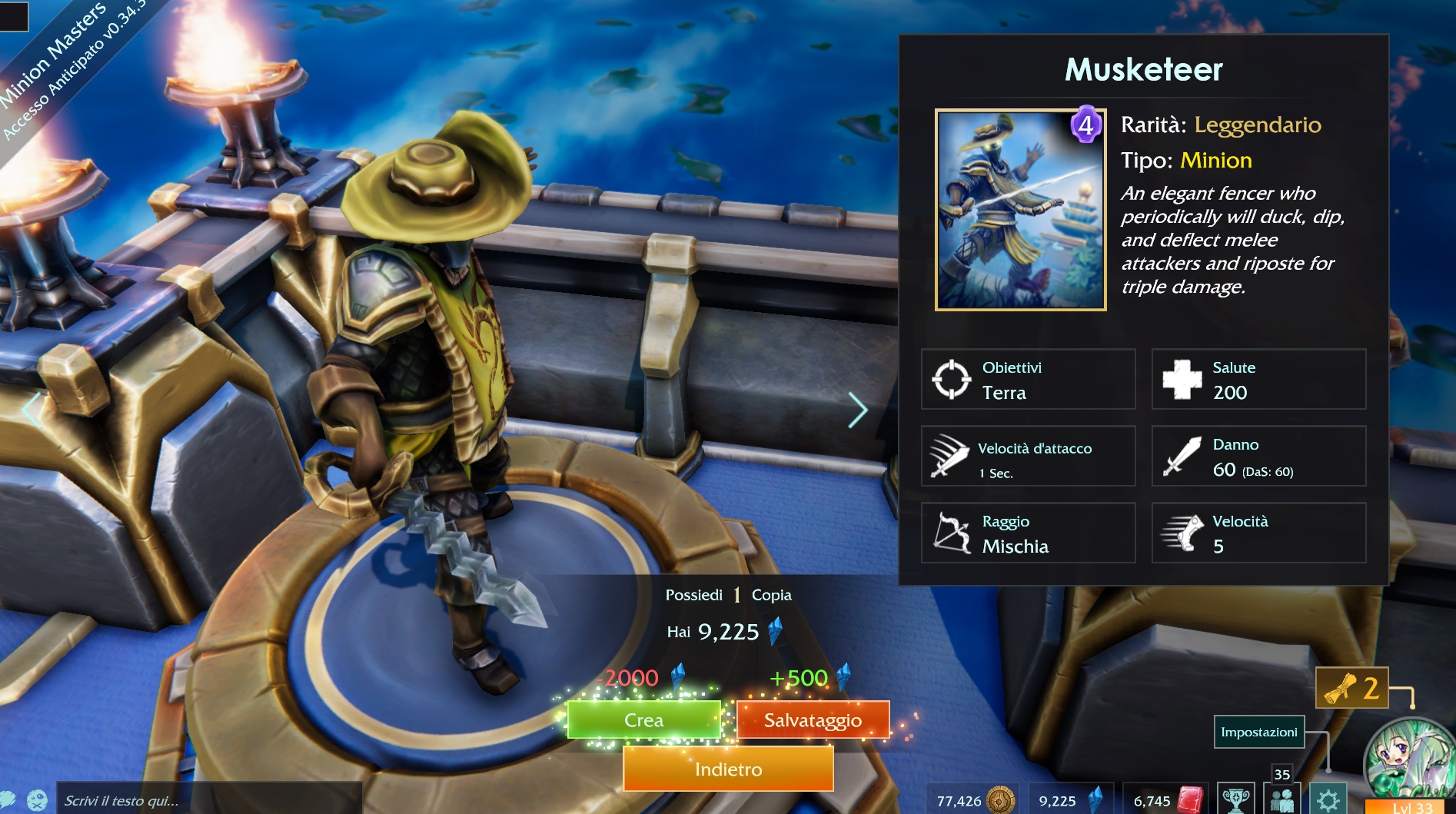Show the next card with right arrow
The width and height of the screenshot is (1456, 814).
point(858,410)
